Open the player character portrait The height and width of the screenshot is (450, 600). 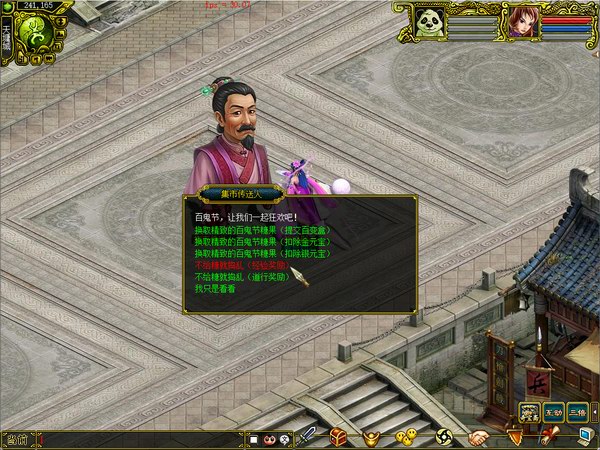click(522, 22)
